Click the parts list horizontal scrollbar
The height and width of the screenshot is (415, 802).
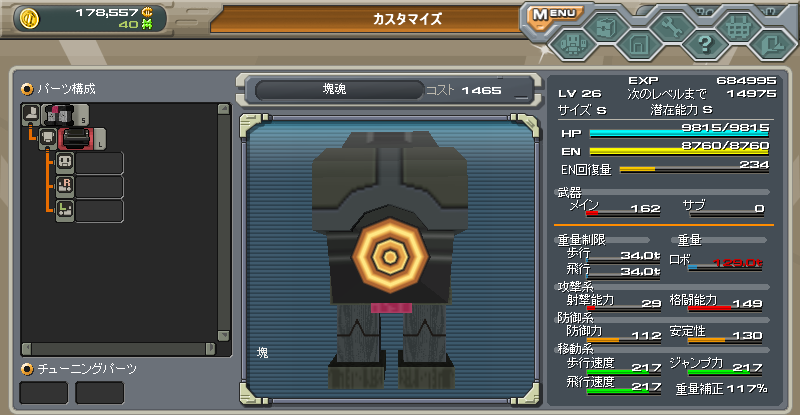118,349
